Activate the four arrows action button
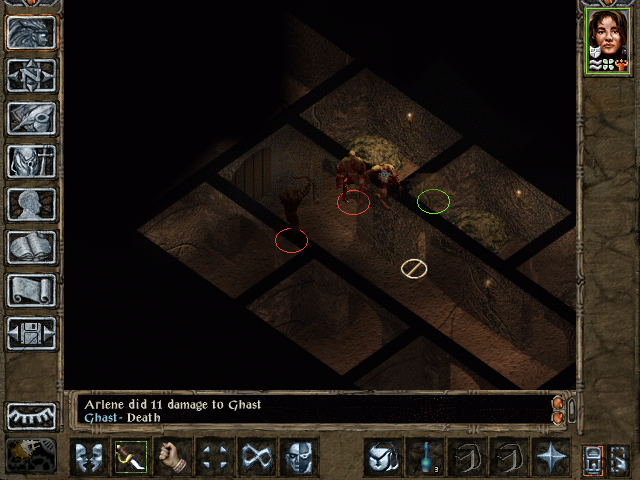Viewport: 640px width, 480px height. tap(214, 457)
